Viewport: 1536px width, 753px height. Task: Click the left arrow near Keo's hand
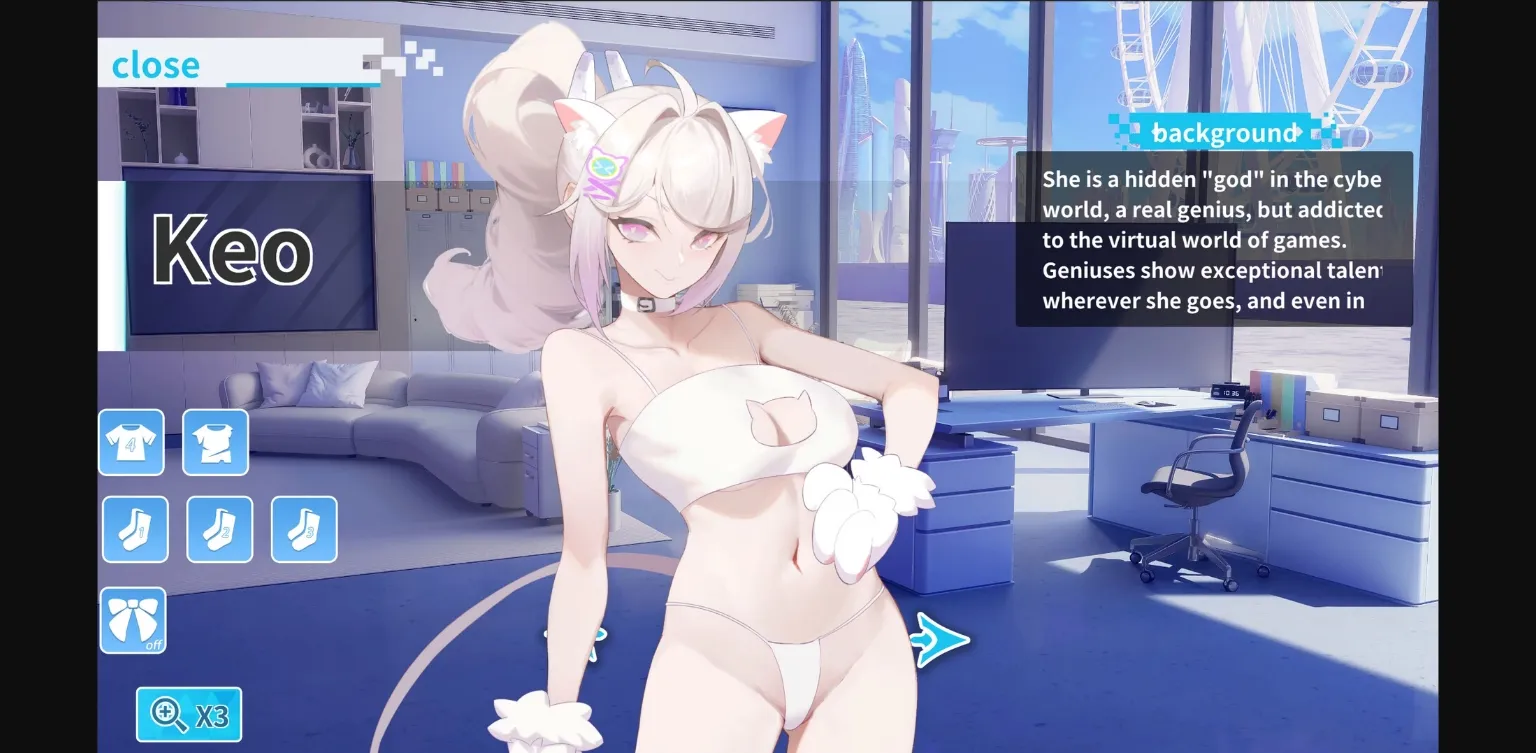coord(573,637)
